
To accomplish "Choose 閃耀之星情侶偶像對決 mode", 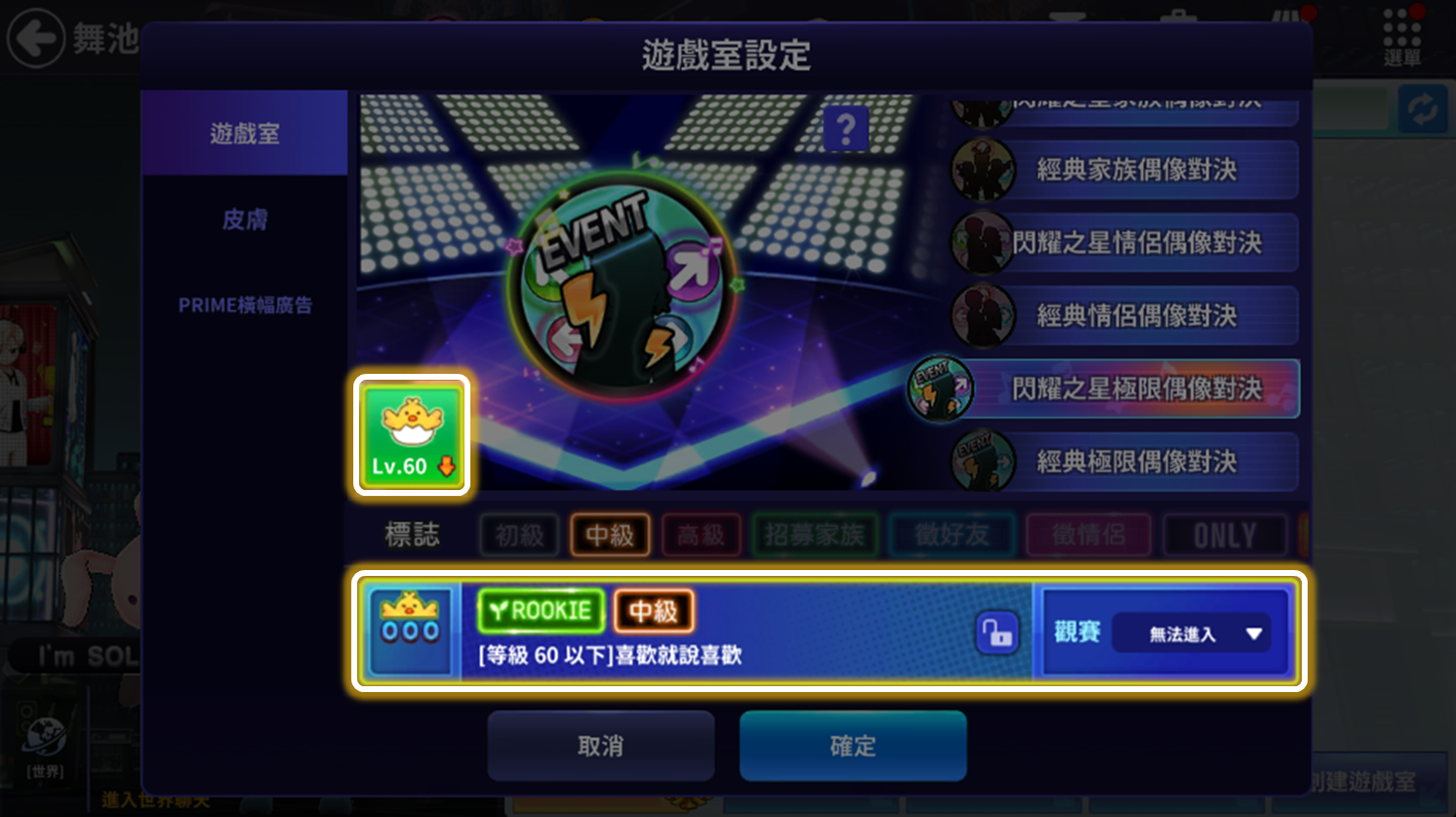I will coord(1136,242).
